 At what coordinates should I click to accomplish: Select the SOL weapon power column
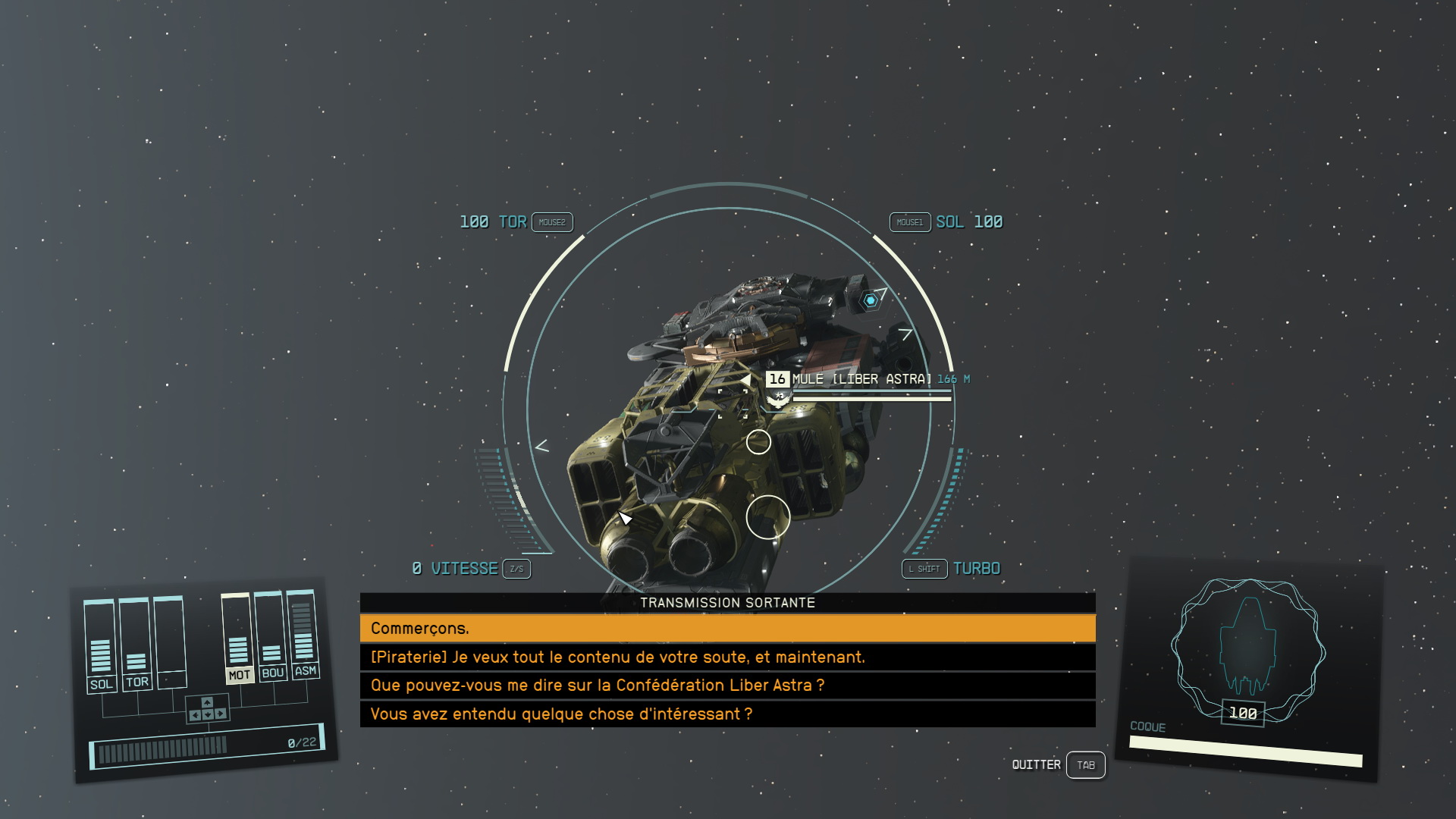[101, 684]
